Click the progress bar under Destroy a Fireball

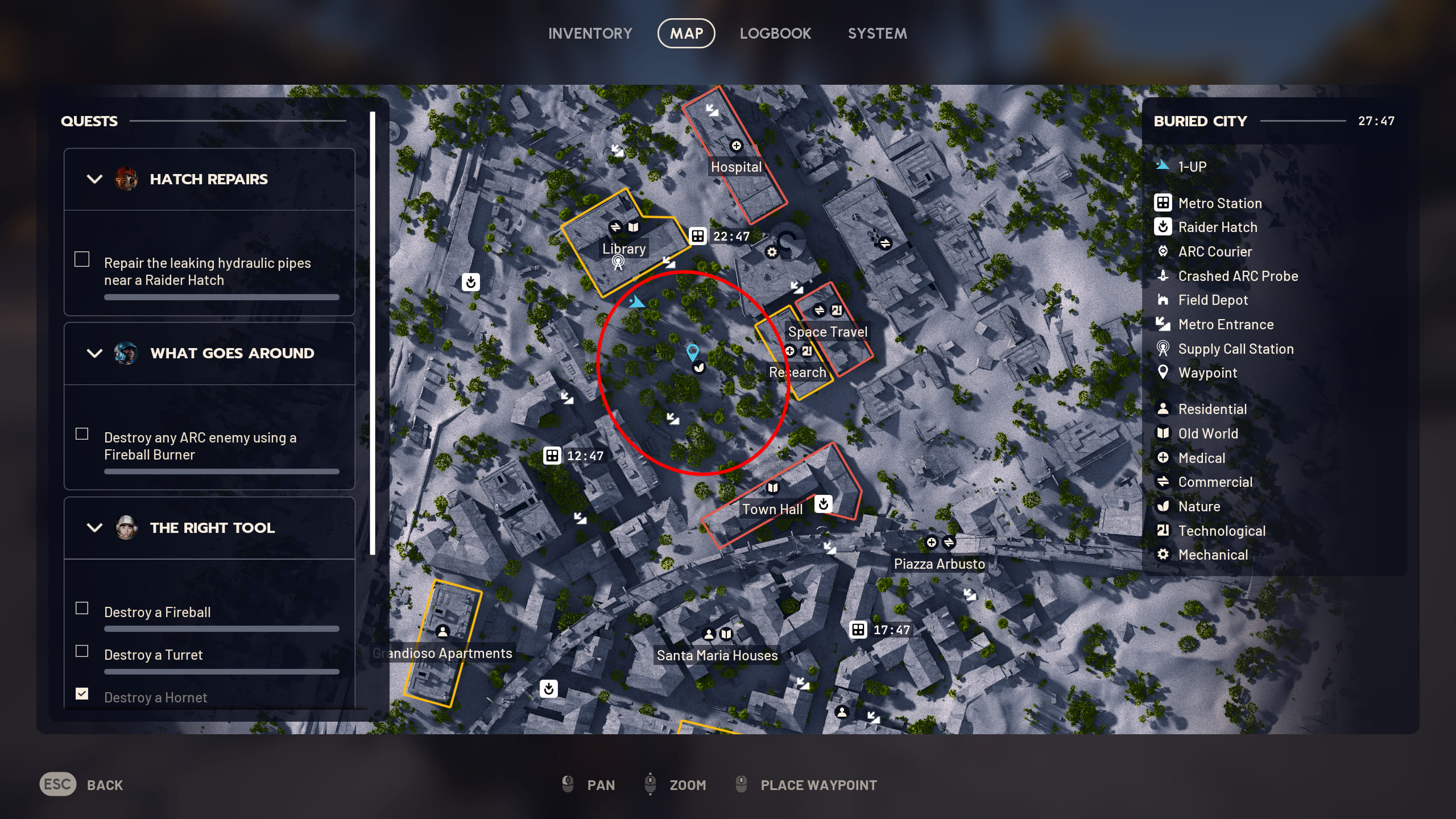coord(221,628)
